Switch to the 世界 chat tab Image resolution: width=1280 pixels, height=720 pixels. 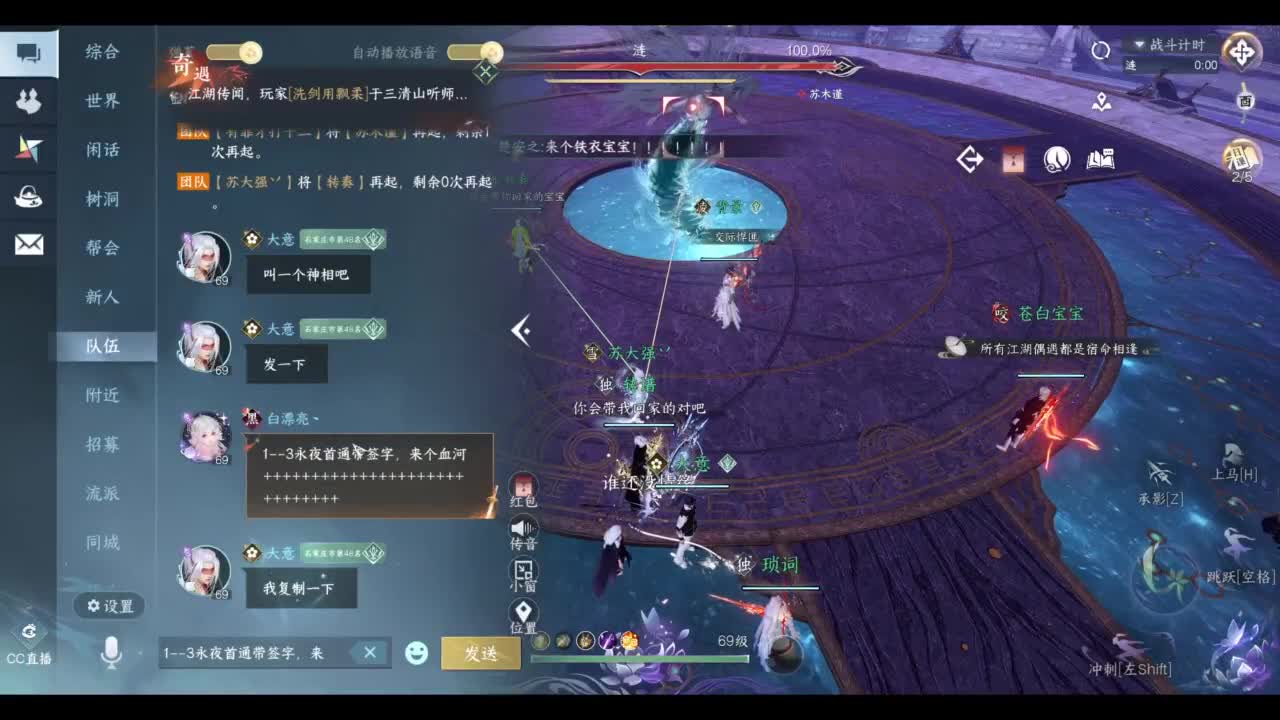pos(104,102)
